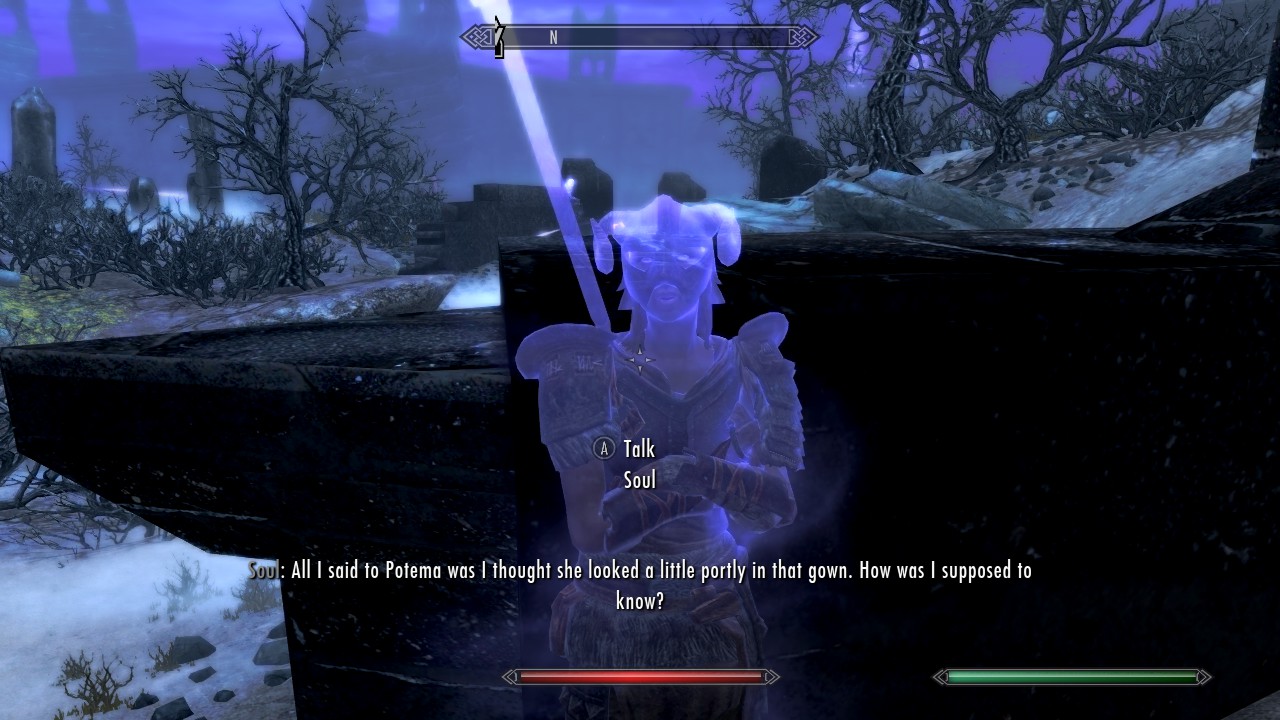The height and width of the screenshot is (720, 1280).
Task: Click the green stamina bar
Action: coord(1070,677)
